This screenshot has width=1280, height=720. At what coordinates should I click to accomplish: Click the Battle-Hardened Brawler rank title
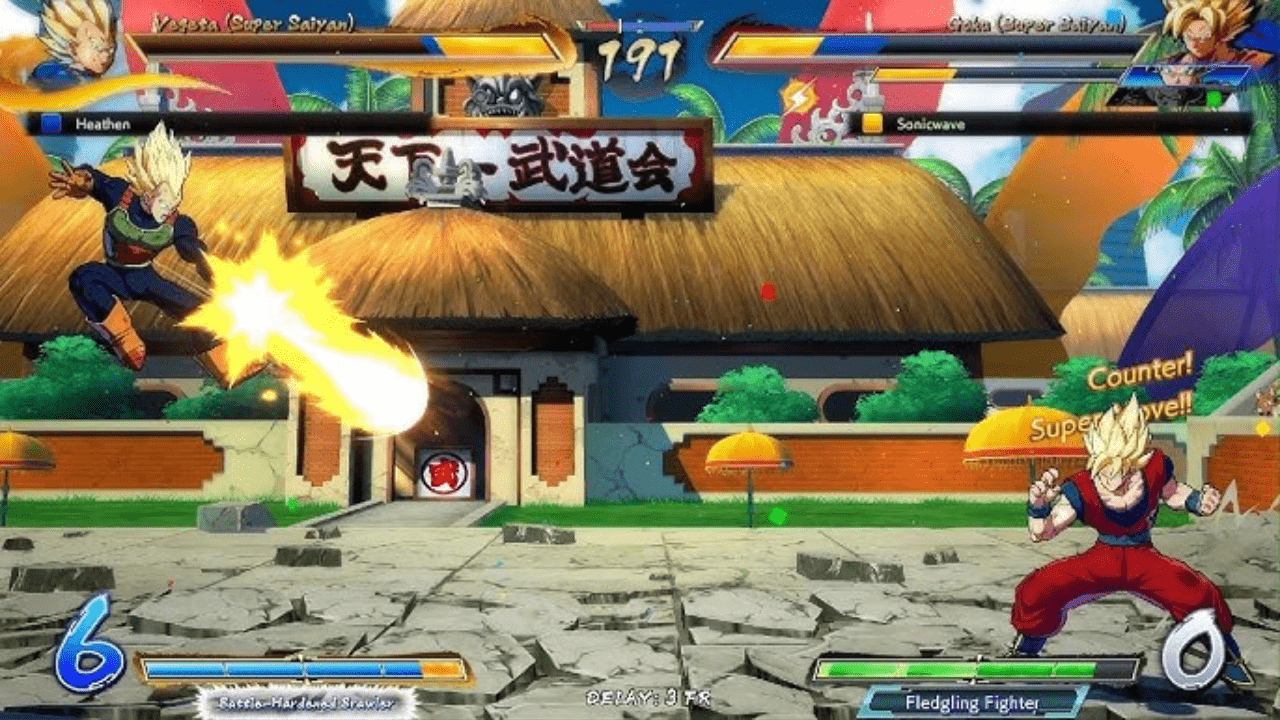click(x=305, y=703)
